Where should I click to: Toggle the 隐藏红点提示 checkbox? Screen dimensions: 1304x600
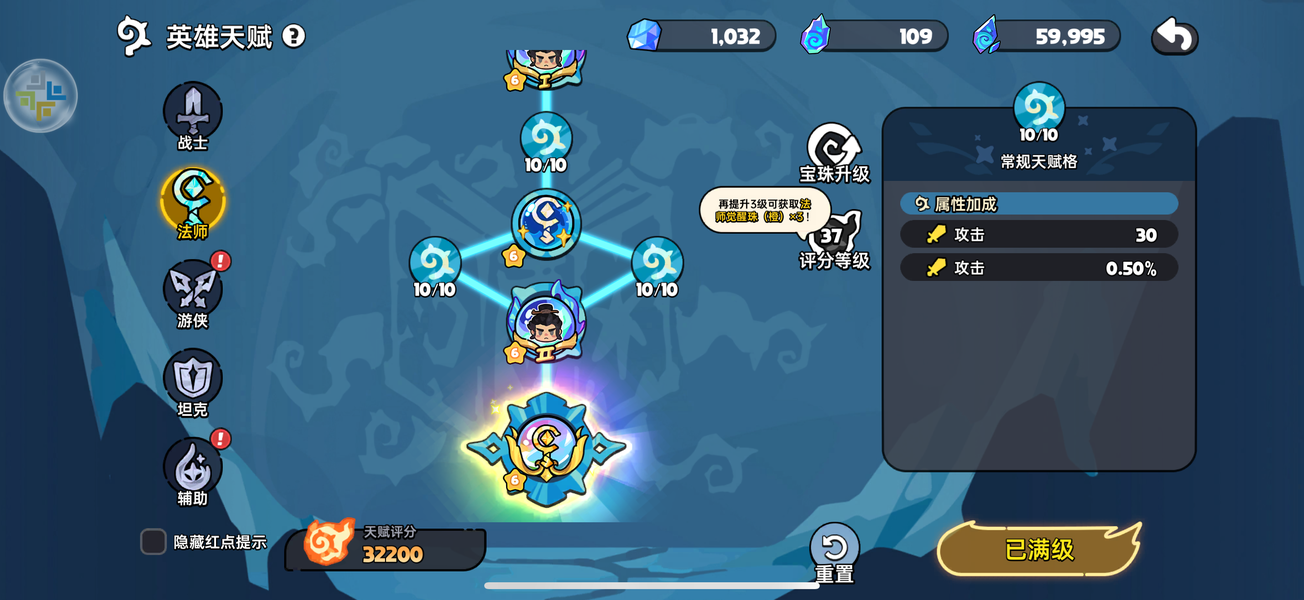click(153, 541)
